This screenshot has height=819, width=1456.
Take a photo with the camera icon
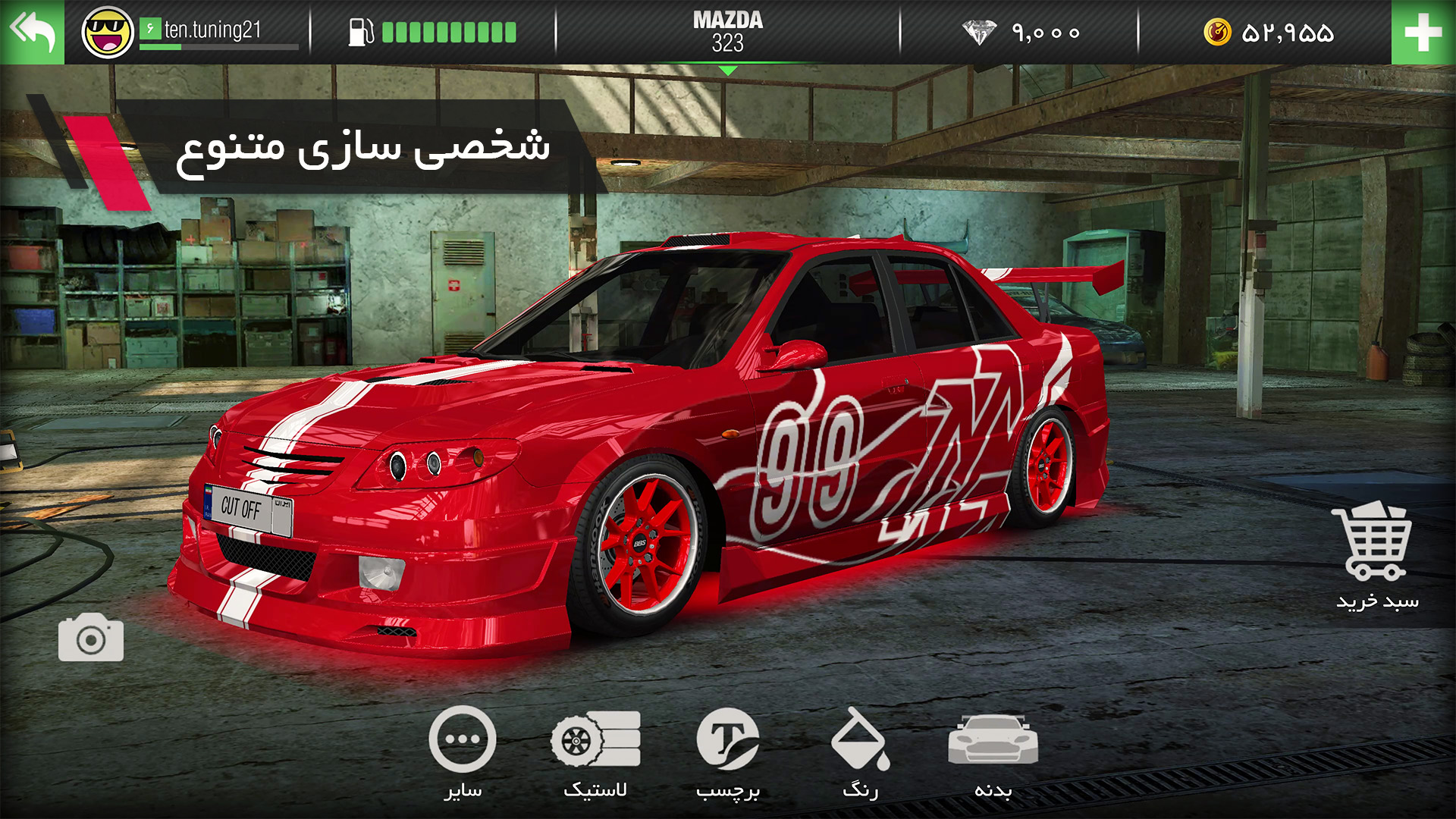pos(91,639)
